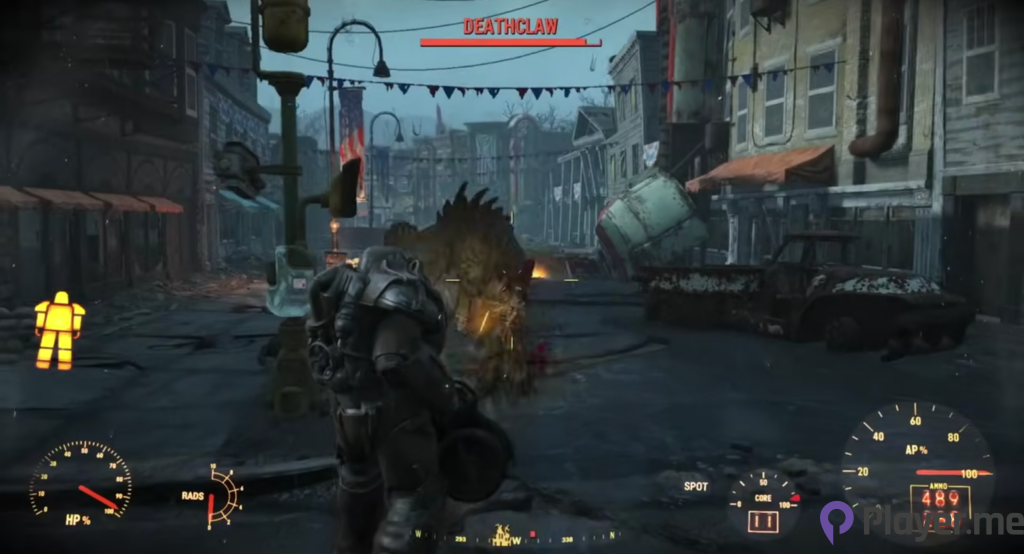Click the yellow power armor status icon

(59, 330)
